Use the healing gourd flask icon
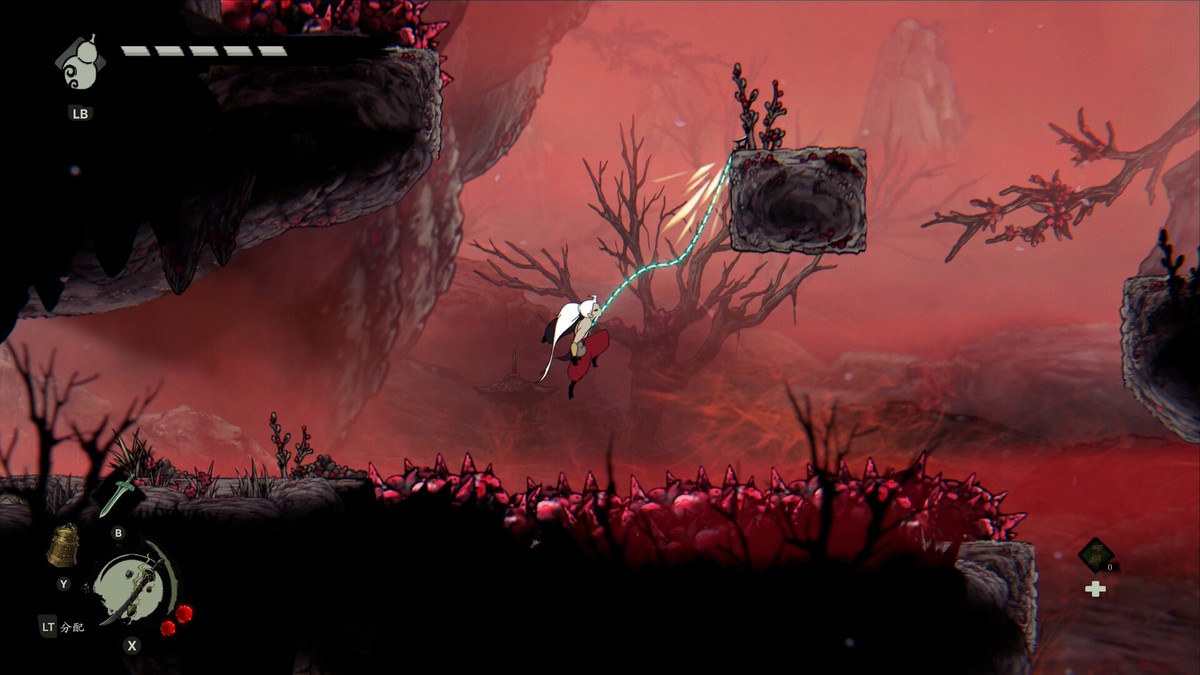 click(x=81, y=66)
